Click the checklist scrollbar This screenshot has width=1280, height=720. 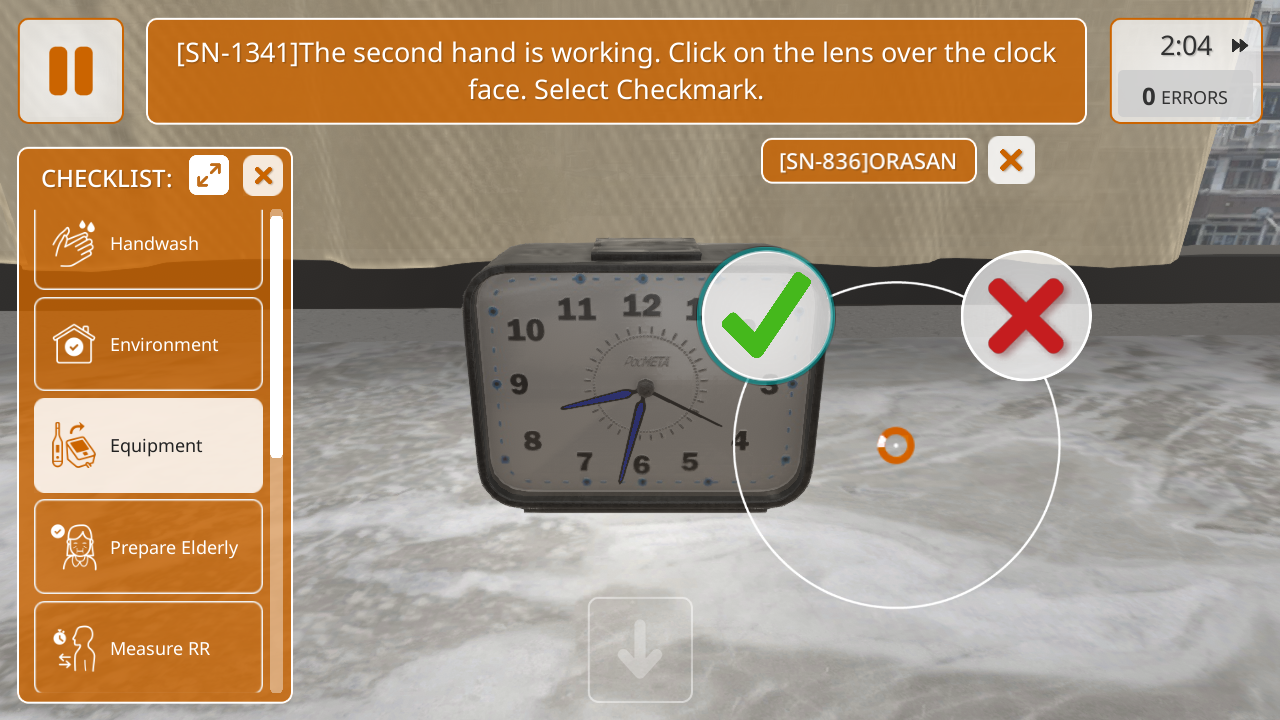click(x=277, y=336)
